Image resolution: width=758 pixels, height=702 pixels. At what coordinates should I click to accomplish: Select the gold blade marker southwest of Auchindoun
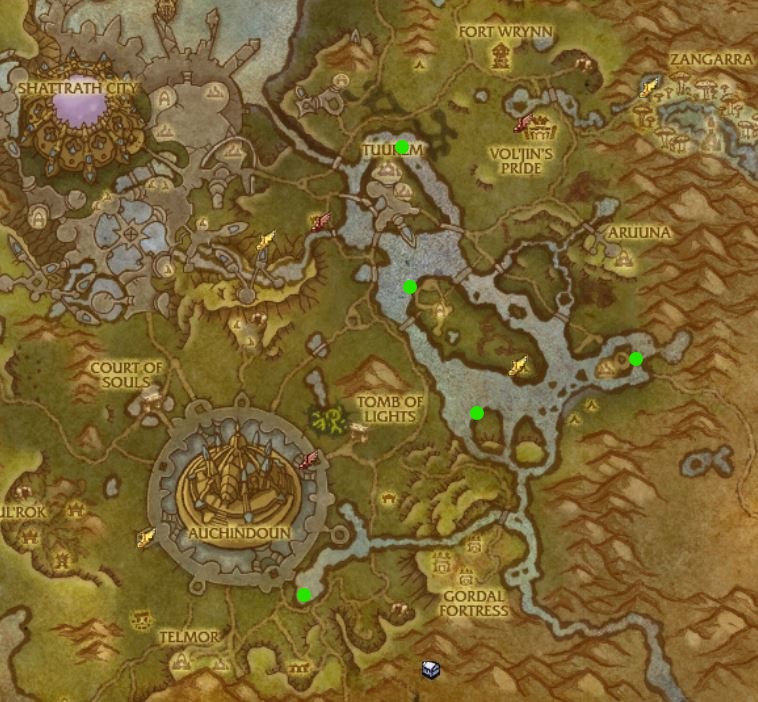(x=146, y=538)
